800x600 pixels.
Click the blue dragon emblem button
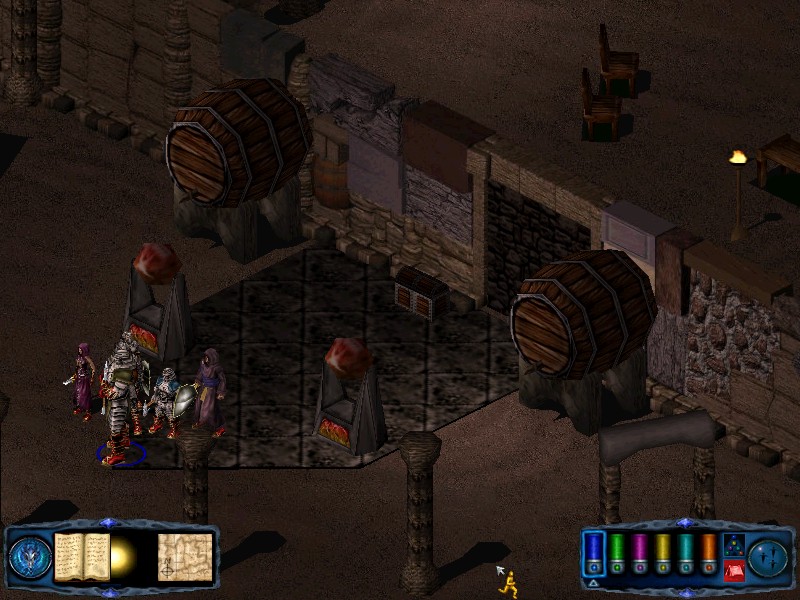coord(30,558)
